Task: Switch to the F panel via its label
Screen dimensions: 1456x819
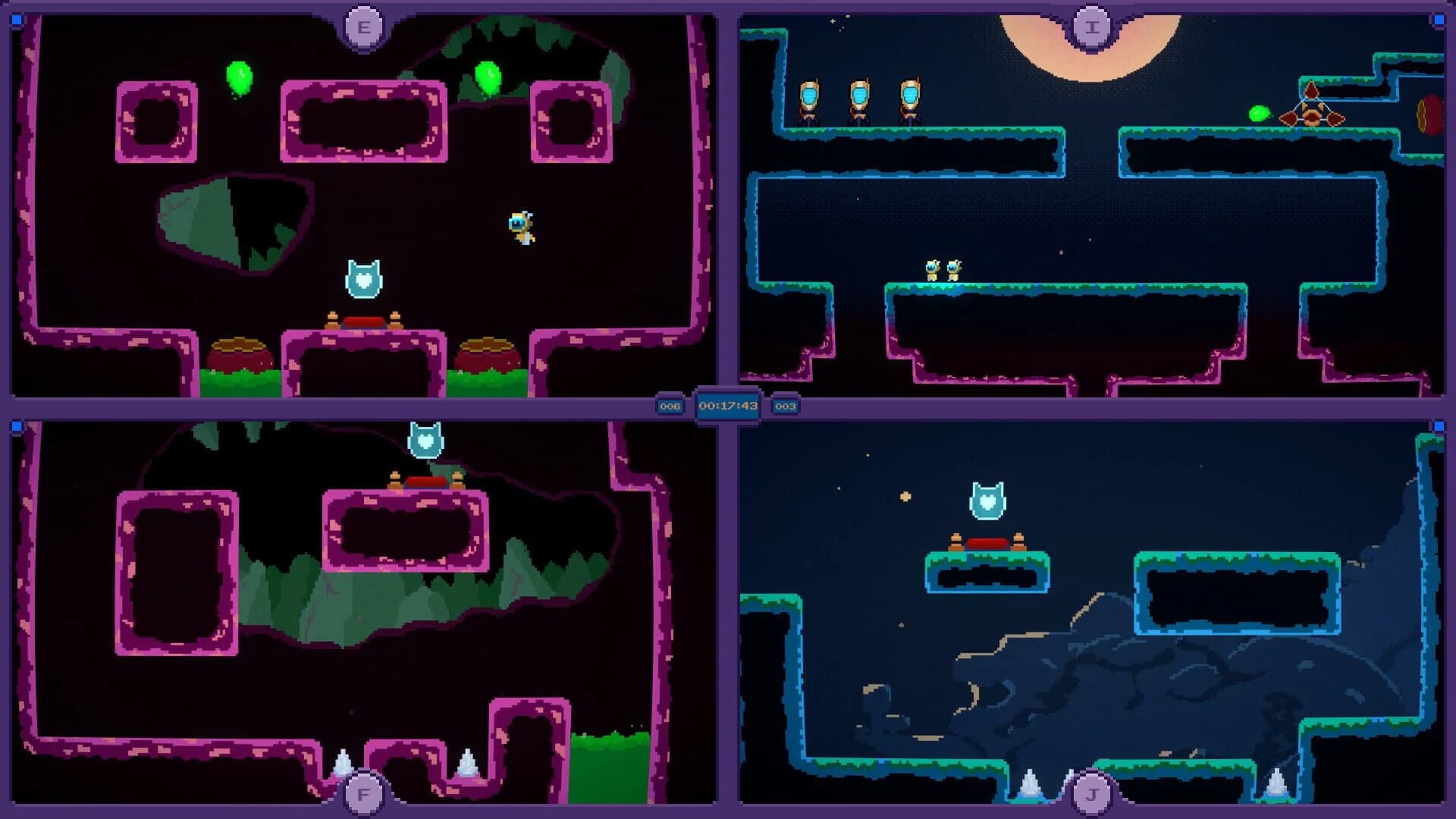Action: 362,795
